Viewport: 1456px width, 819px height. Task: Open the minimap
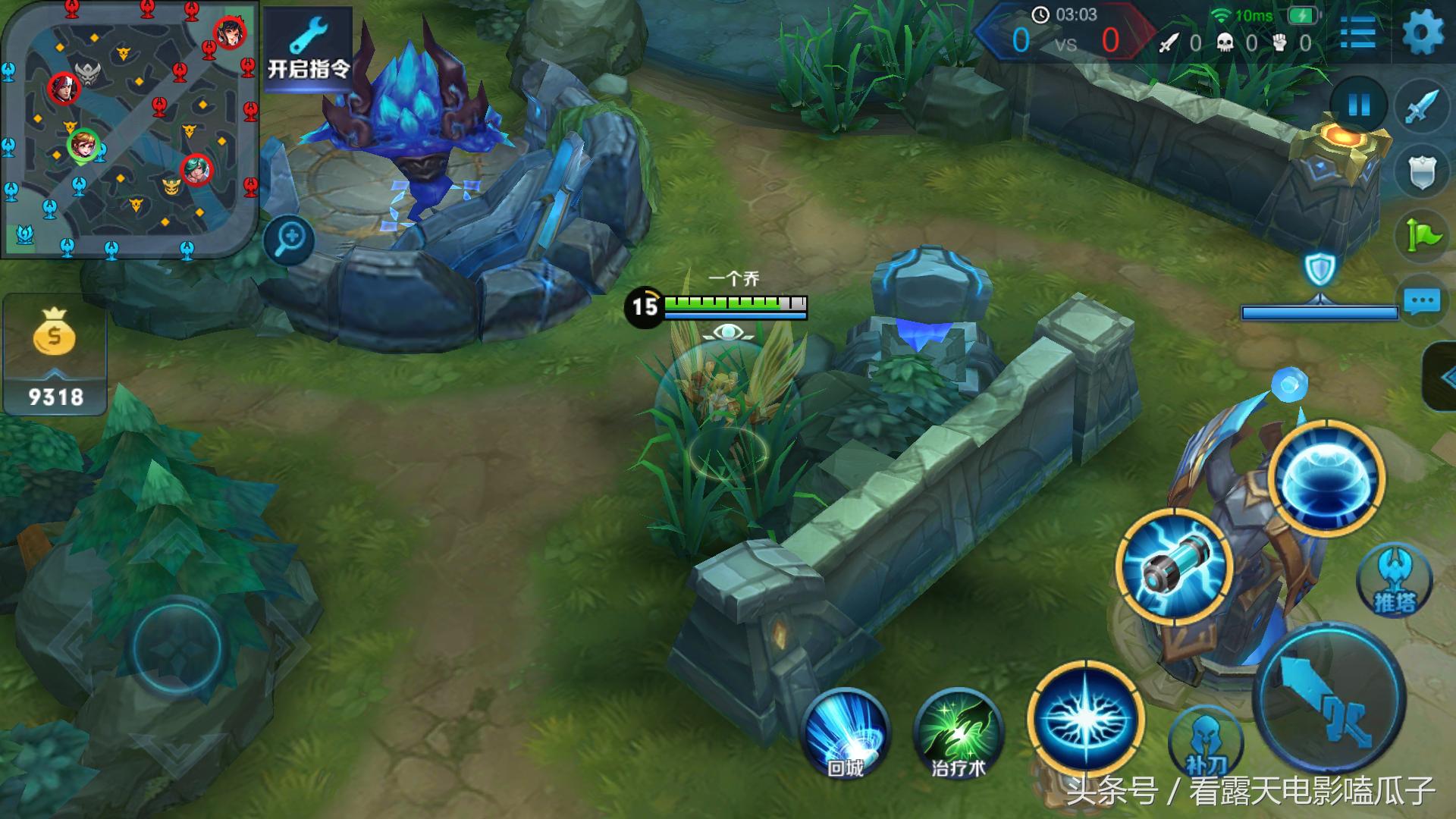click(129, 129)
